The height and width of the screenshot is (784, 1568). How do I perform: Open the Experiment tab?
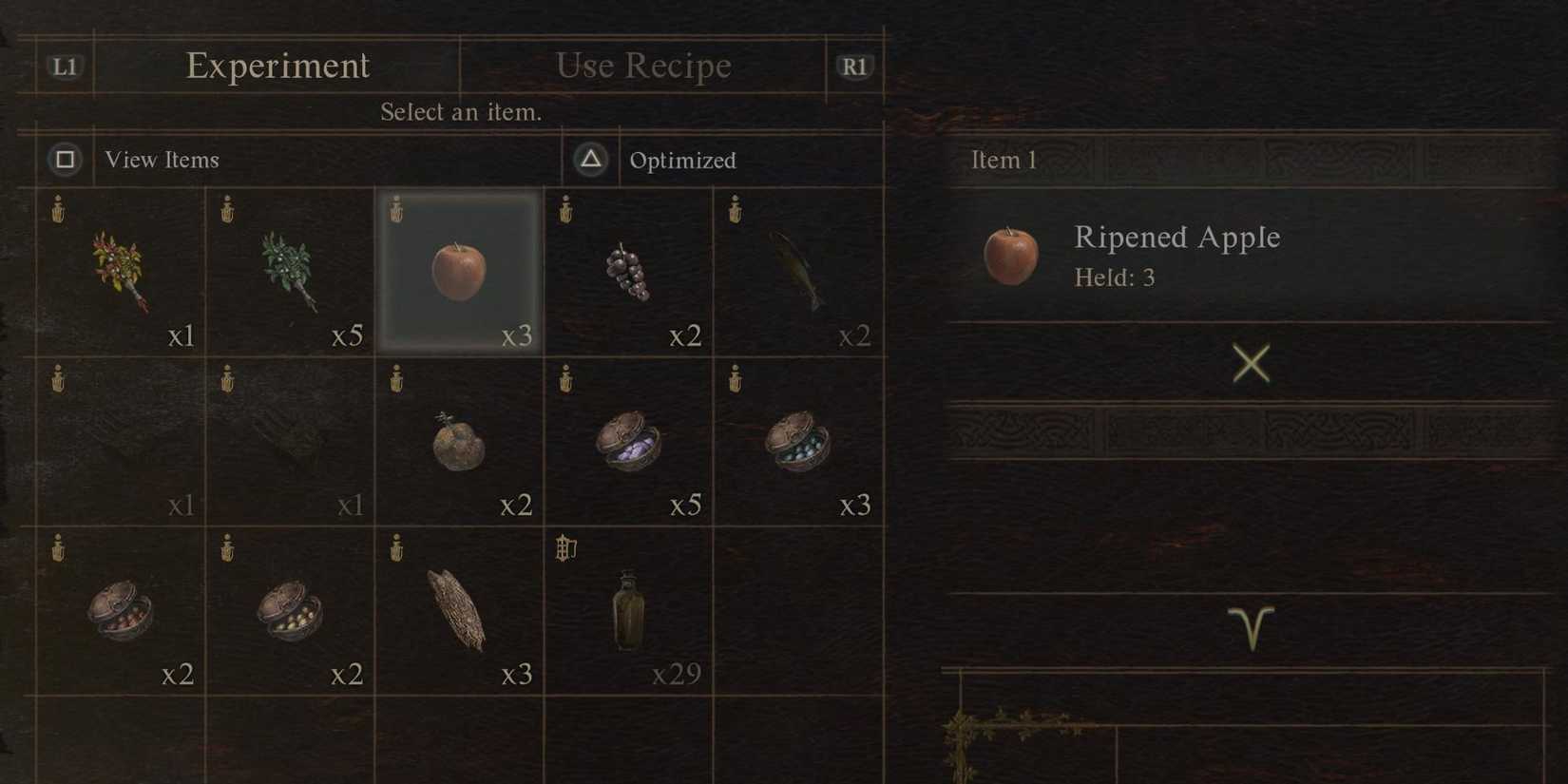click(277, 66)
